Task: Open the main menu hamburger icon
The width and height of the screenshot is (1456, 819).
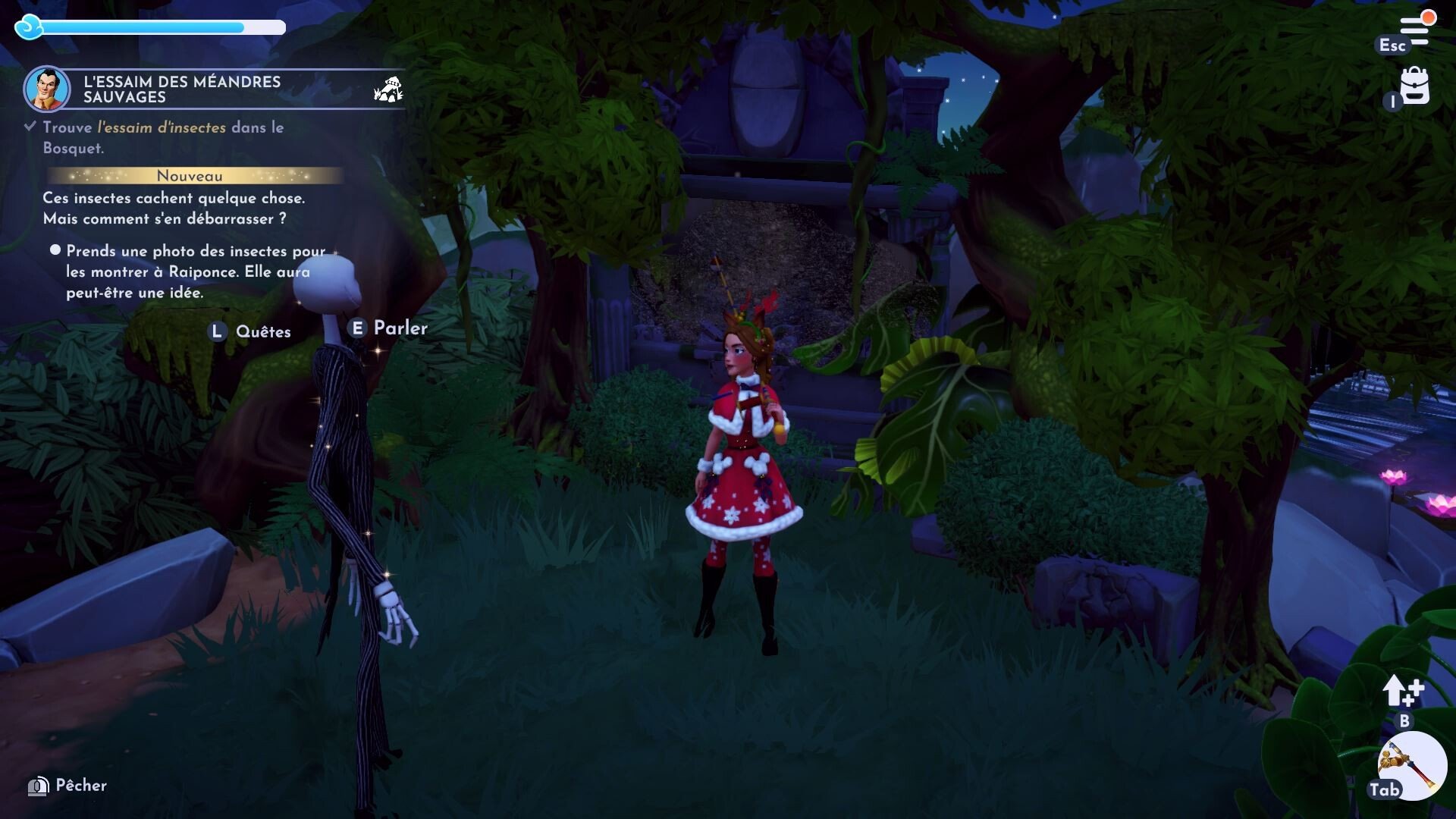Action: pyautogui.click(x=1415, y=30)
